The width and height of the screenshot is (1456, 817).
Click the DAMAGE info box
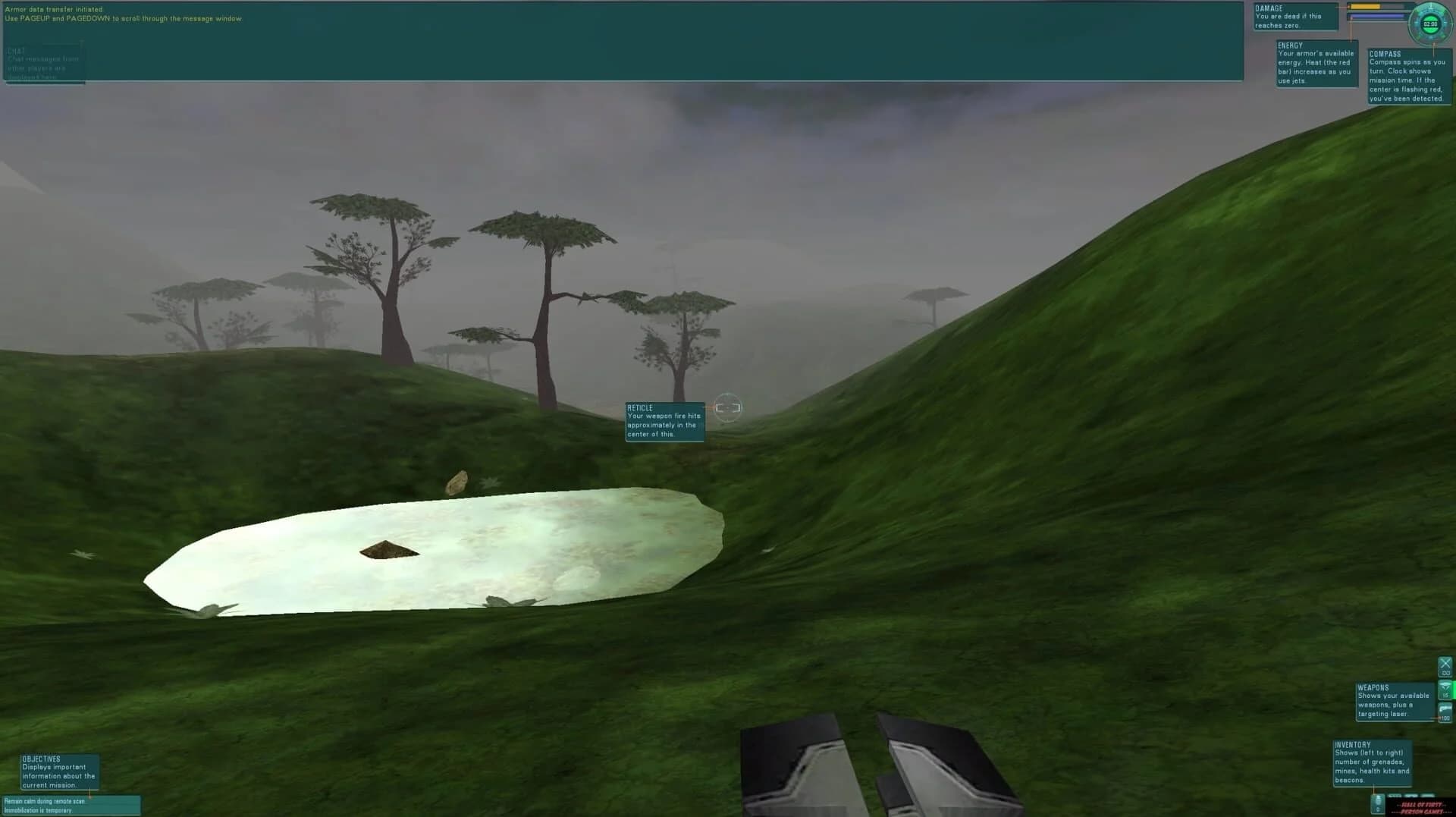1295,15
